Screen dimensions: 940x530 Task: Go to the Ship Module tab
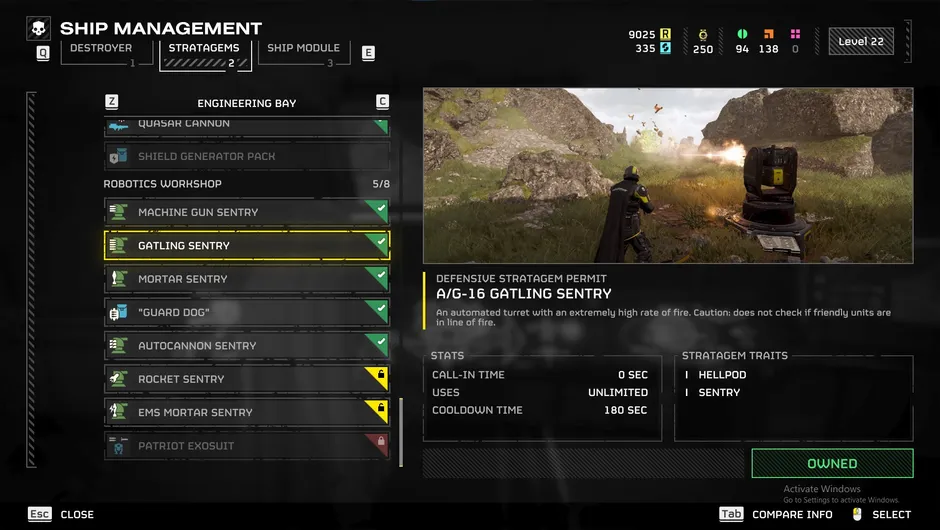pos(303,50)
